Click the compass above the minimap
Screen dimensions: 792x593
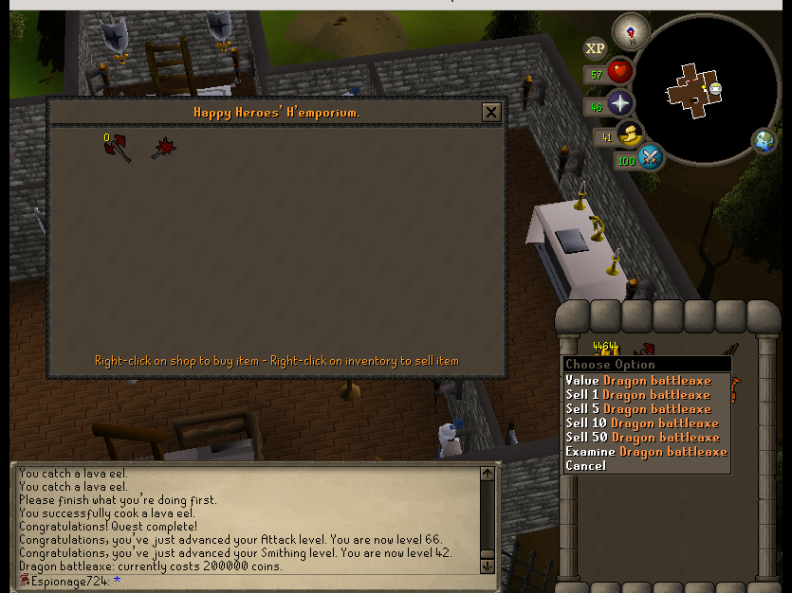pyautogui.click(x=630, y=31)
